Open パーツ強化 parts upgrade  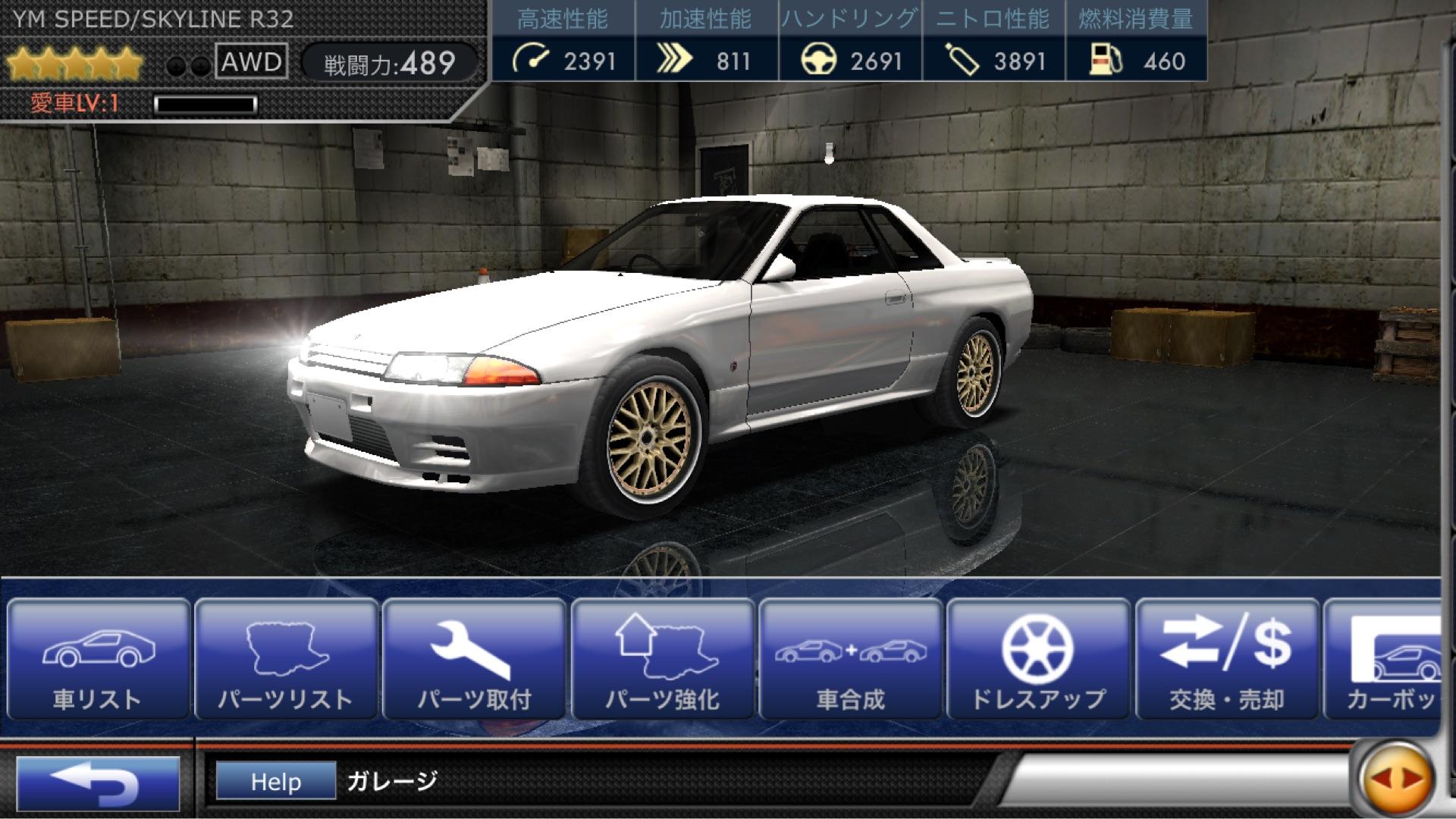[662, 659]
